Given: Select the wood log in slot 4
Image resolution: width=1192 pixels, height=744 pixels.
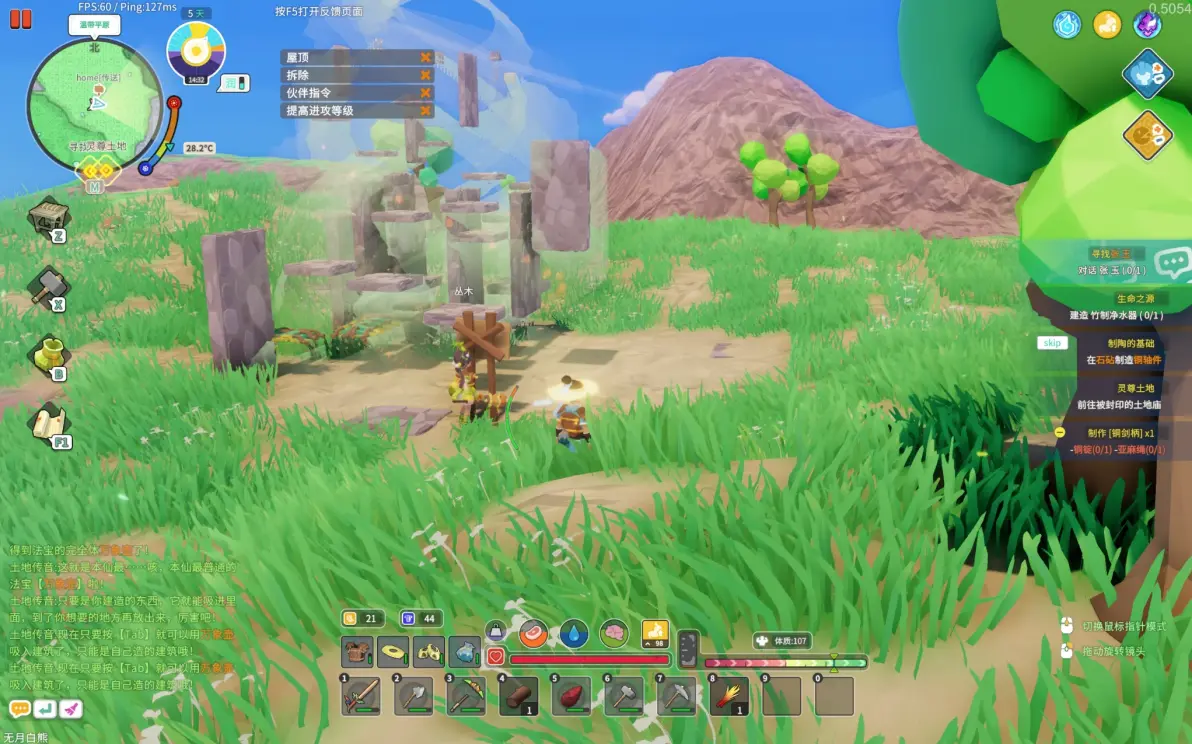Looking at the screenshot, I should click(518, 696).
